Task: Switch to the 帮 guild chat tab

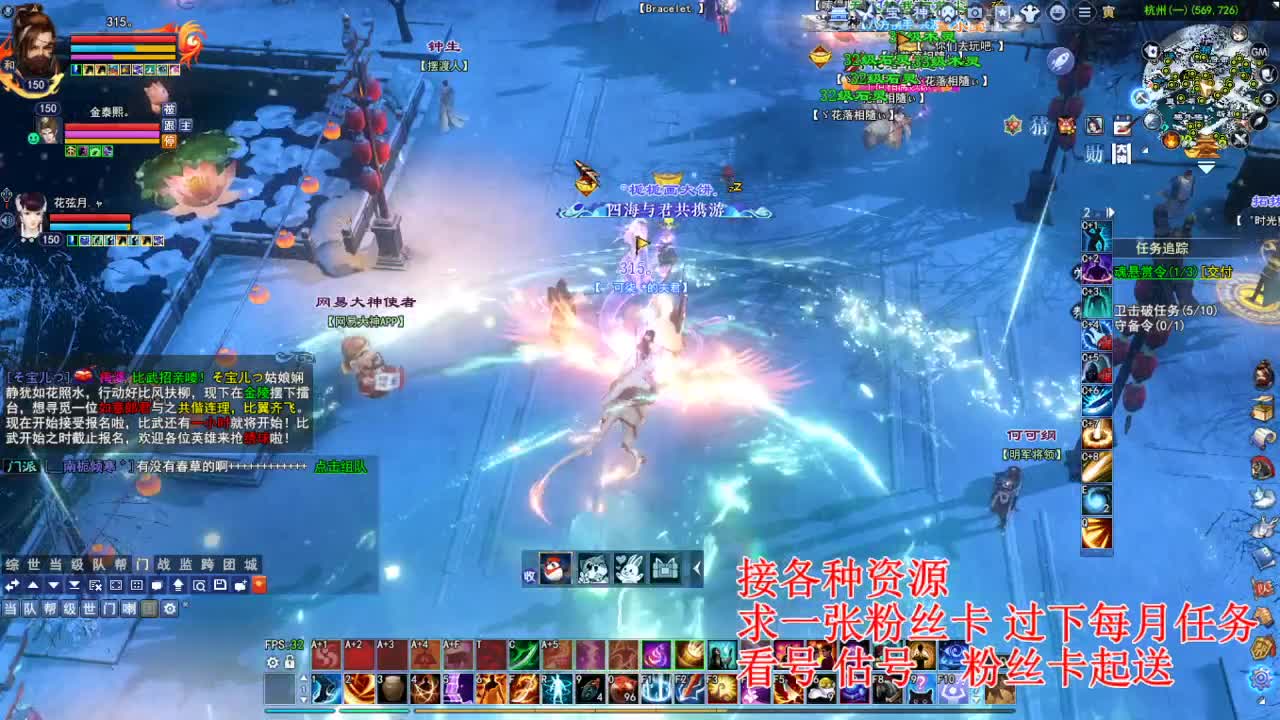Action: coord(122,563)
